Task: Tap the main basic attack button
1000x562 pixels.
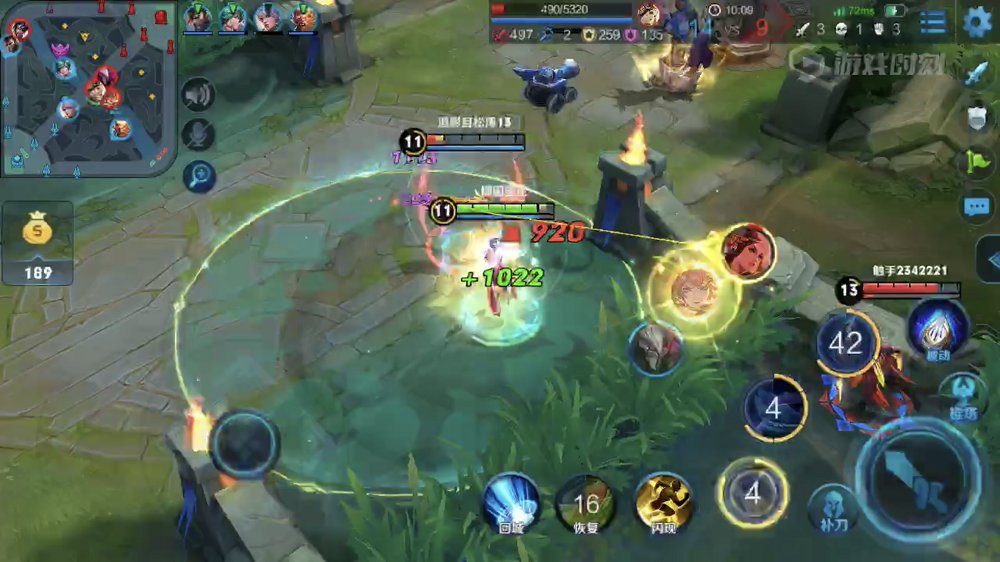Action: [917, 477]
